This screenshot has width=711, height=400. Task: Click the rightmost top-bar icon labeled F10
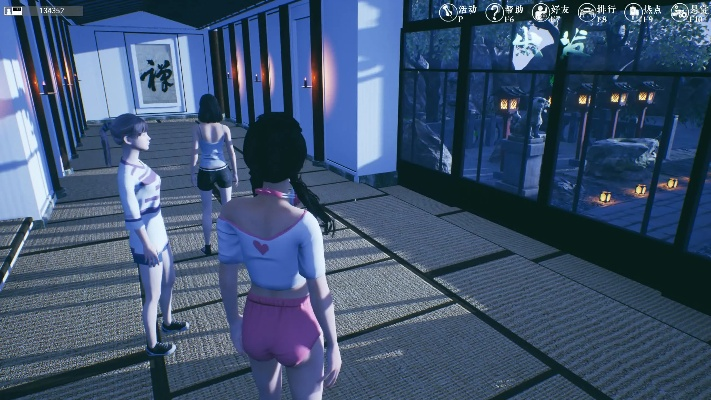click(681, 11)
